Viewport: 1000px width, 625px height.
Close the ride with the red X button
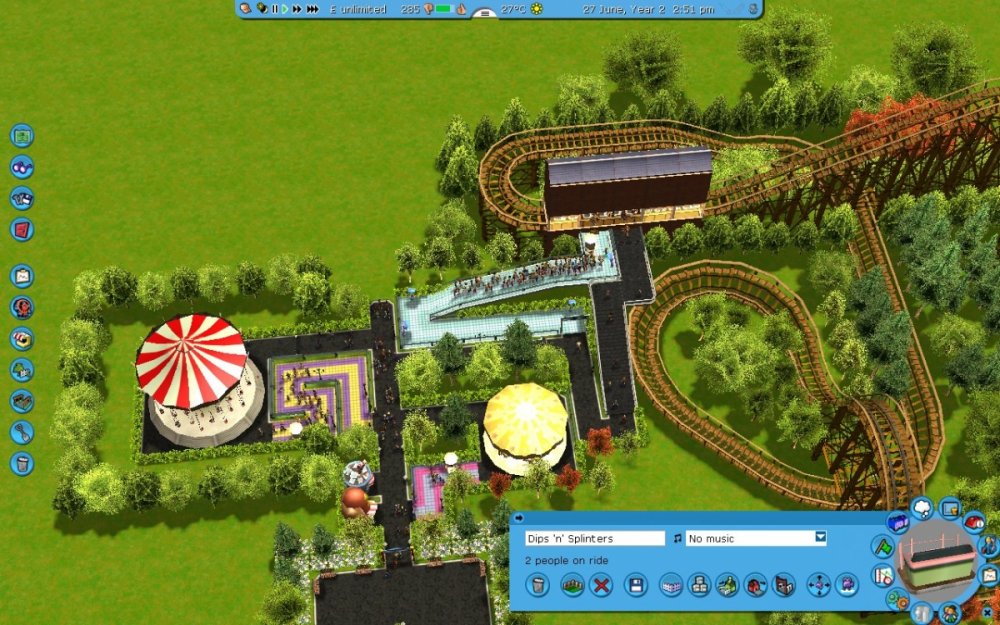(600, 585)
